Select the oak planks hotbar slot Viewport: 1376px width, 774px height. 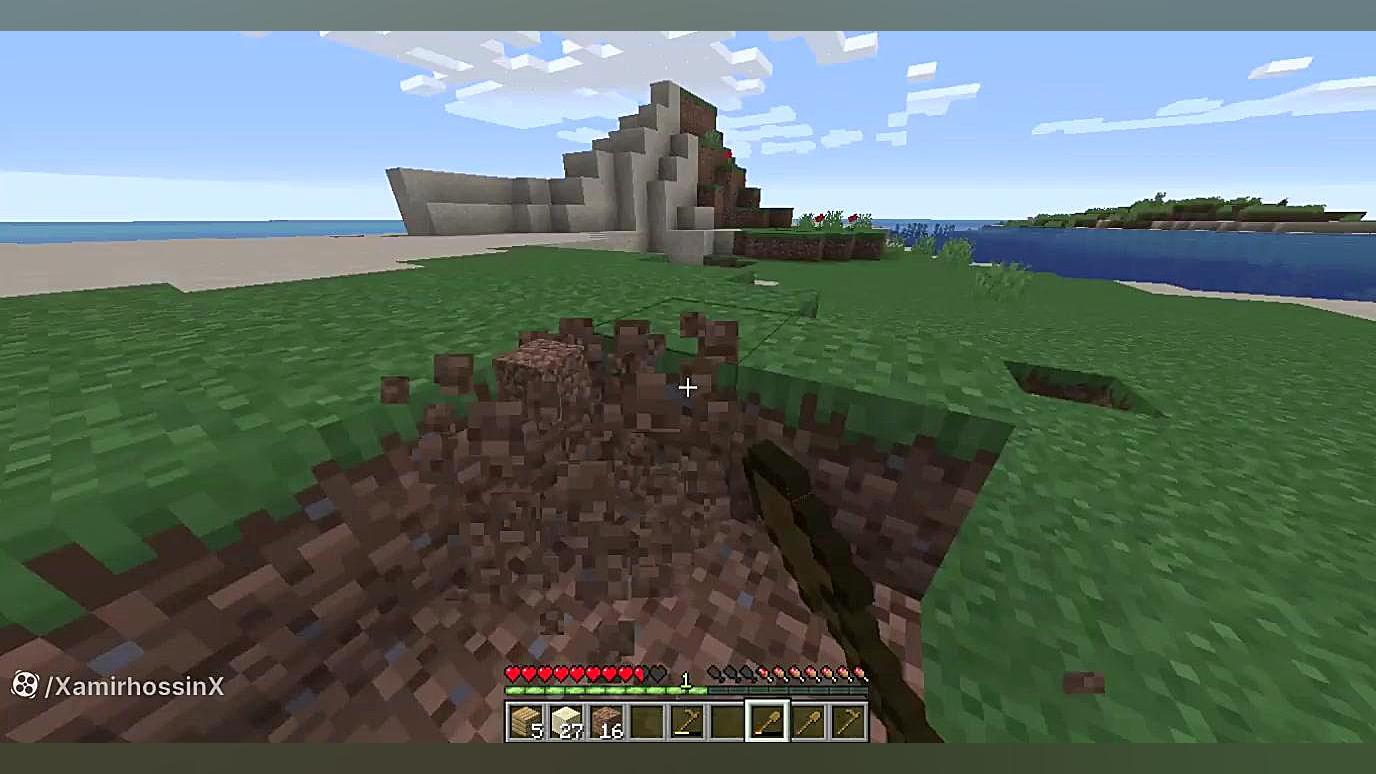point(525,721)
